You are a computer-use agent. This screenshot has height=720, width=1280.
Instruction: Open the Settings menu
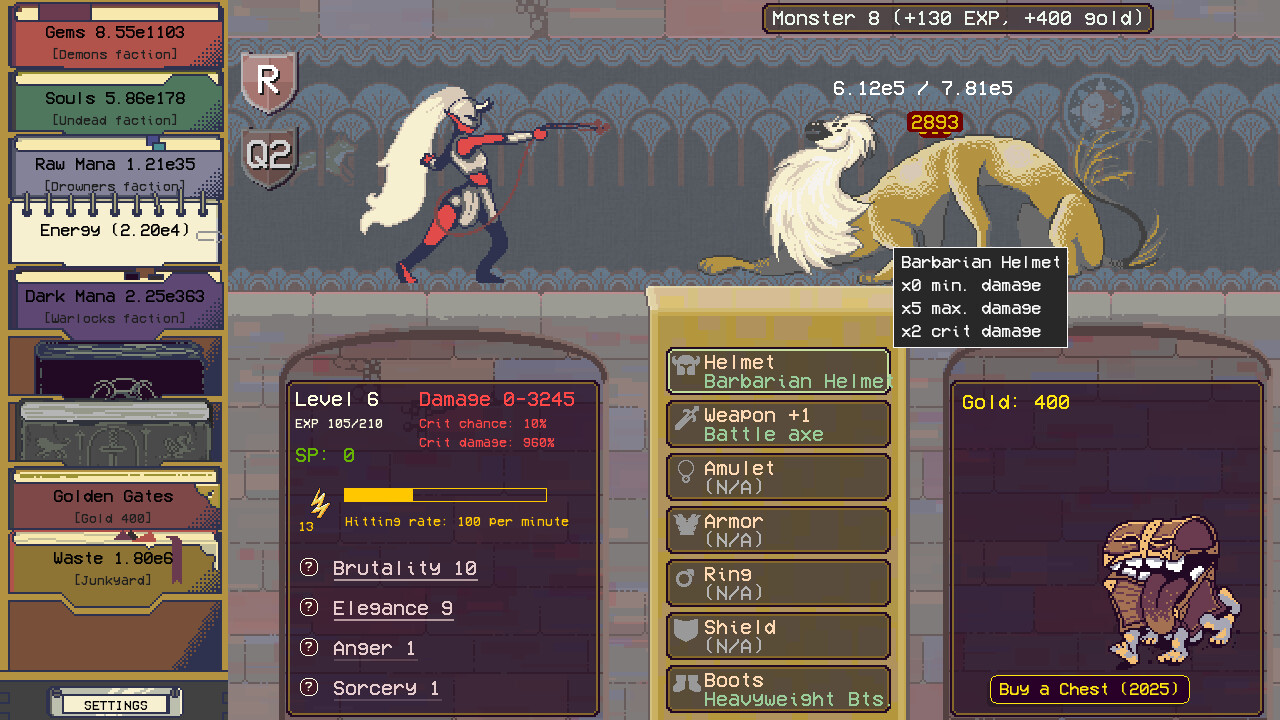point(115,704)
